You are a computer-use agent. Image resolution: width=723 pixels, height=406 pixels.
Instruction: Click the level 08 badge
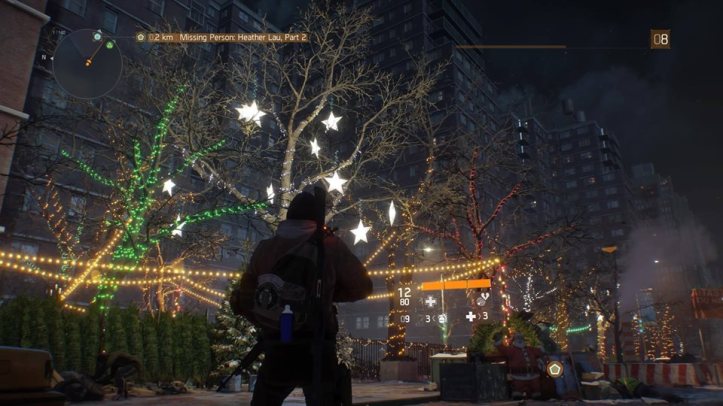pos(660,39)
